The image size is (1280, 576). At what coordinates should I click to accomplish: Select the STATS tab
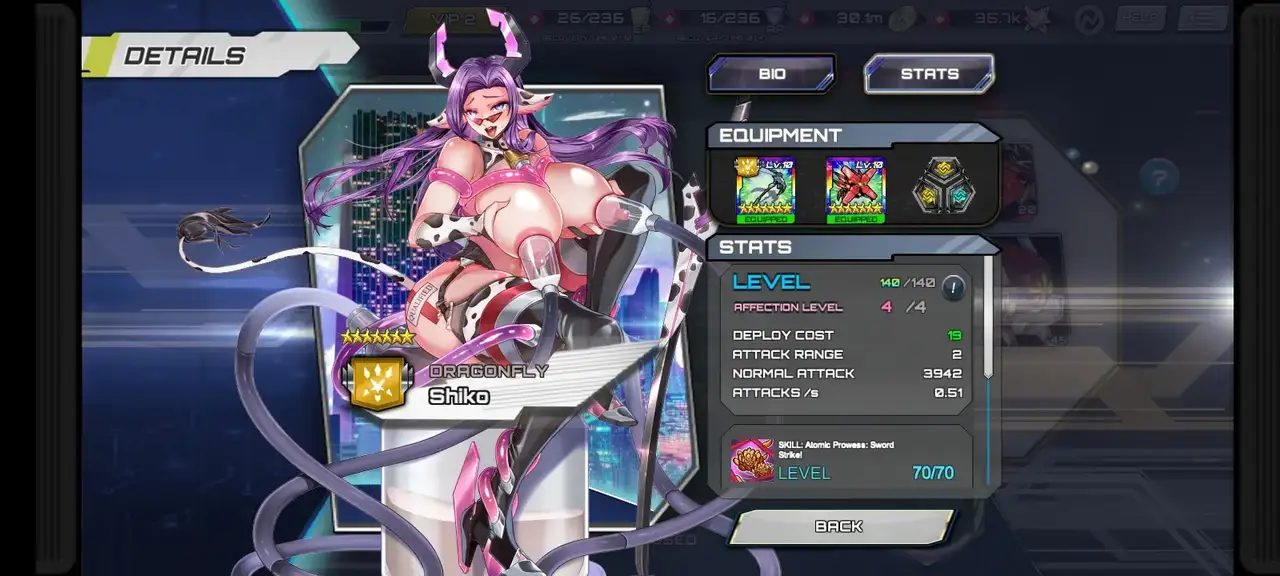pos(929,74)
